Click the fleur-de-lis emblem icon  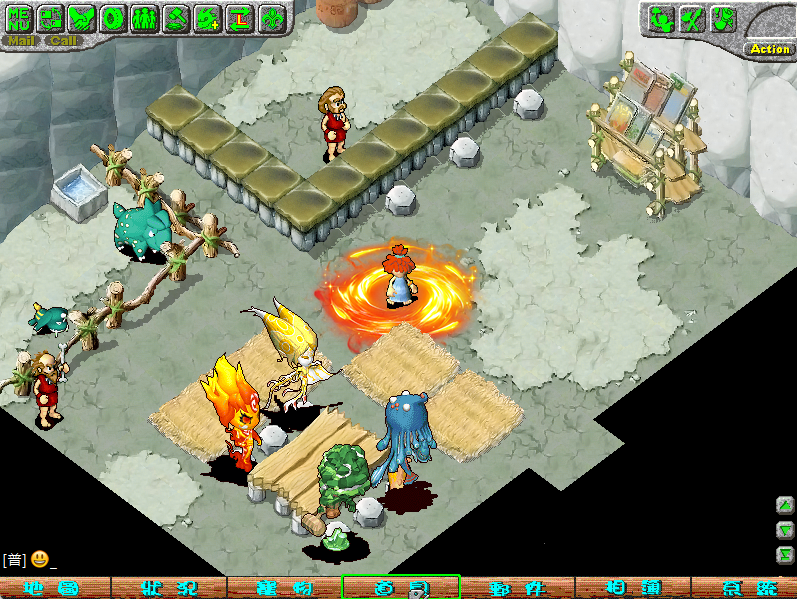(270, 17)
